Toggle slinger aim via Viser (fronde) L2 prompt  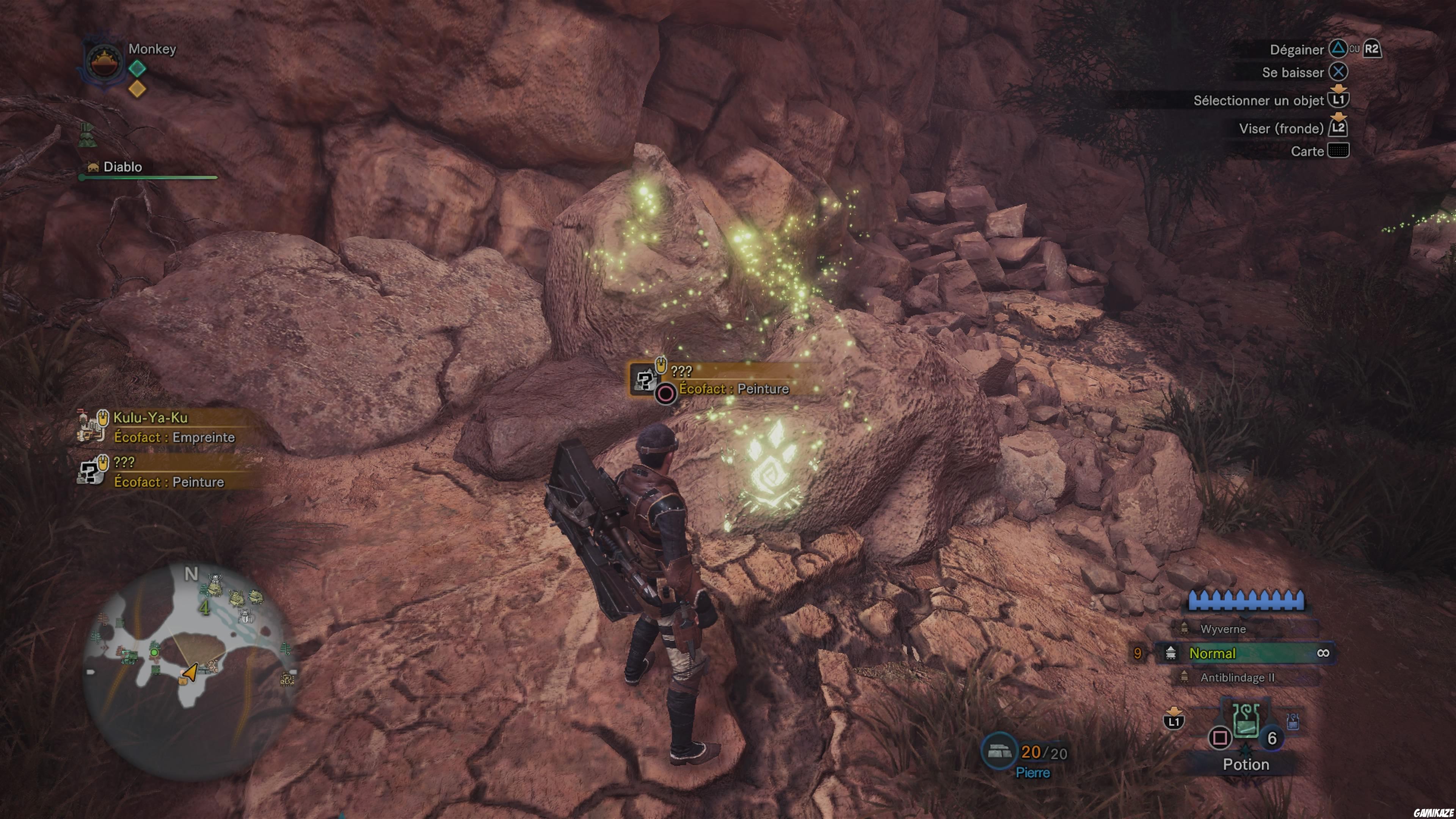1339,128
